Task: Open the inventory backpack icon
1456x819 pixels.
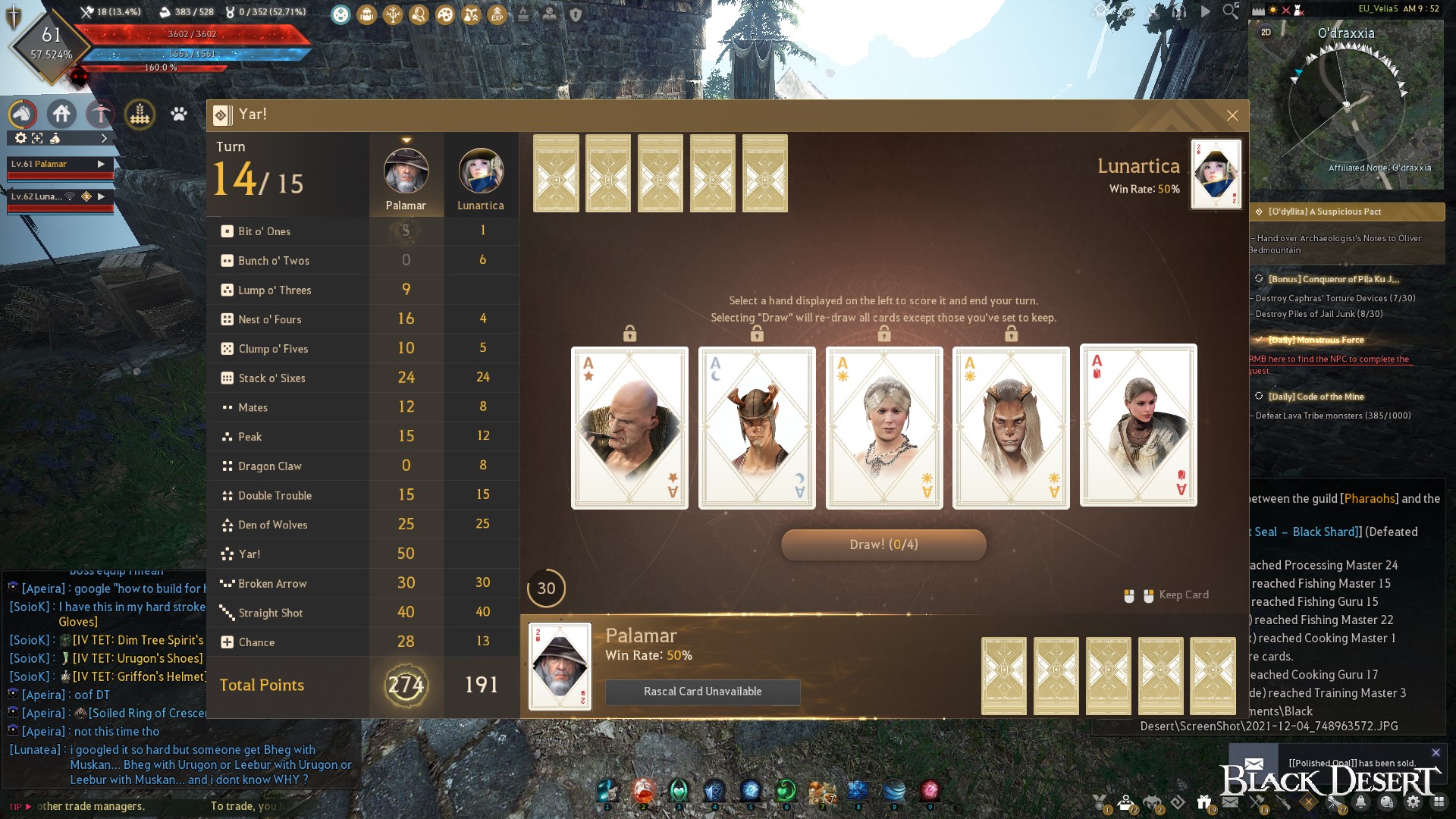Action: (x=366, y=13)
